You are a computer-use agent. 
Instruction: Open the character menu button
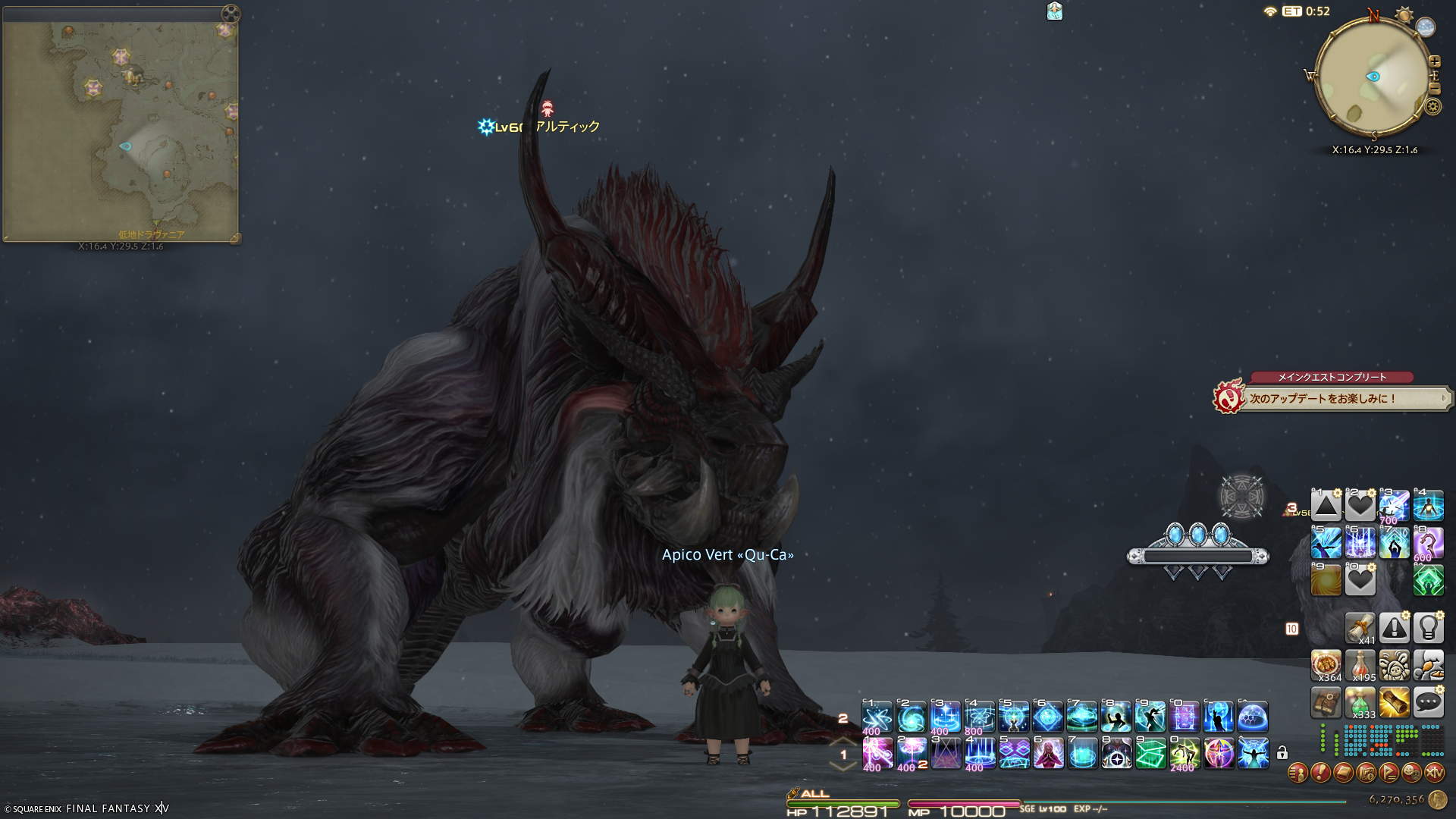1298,773
